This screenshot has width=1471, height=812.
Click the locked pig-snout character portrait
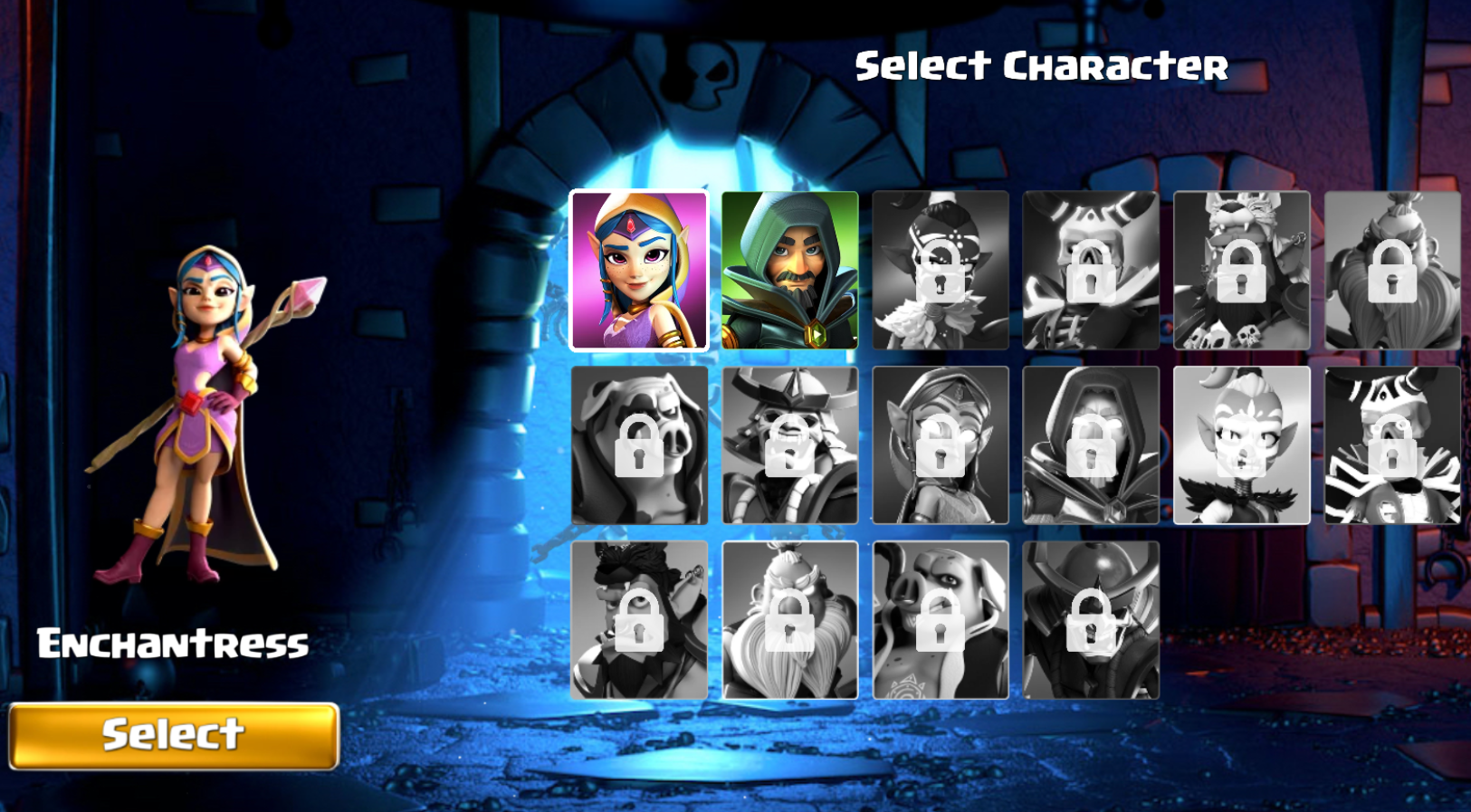coord(638,444)
